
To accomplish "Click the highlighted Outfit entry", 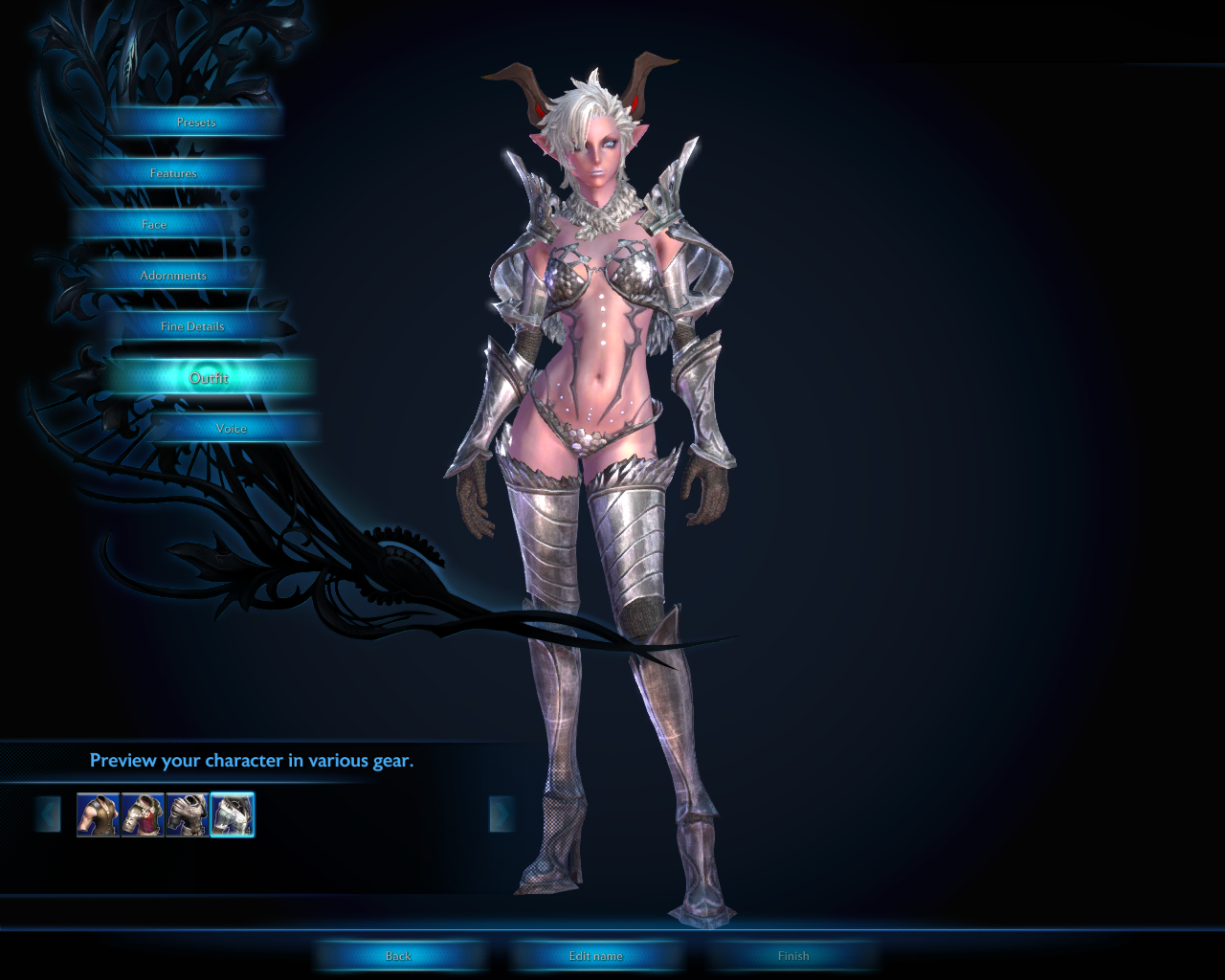I will pos(209,378).
